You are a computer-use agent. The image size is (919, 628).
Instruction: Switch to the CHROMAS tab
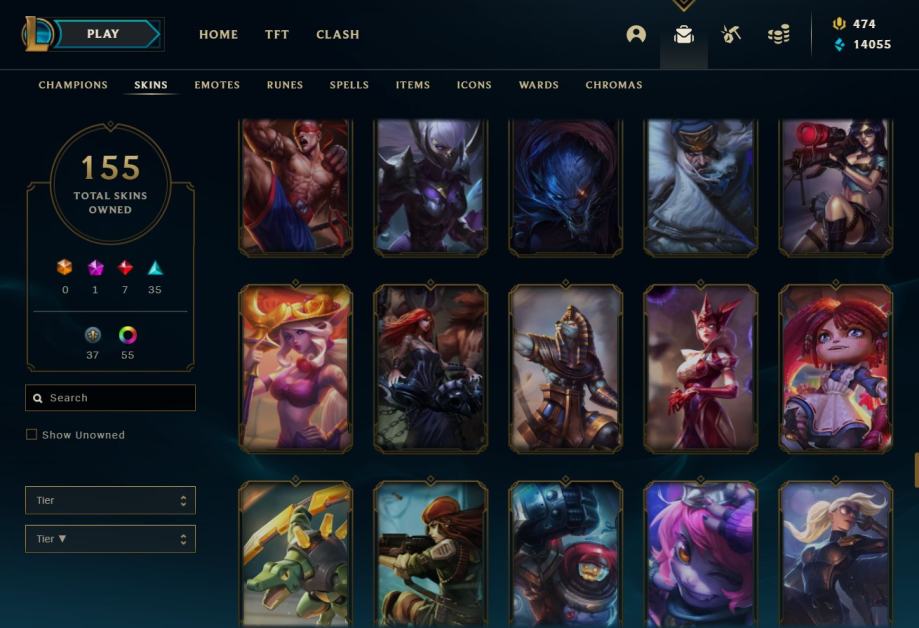click(614, 85)
